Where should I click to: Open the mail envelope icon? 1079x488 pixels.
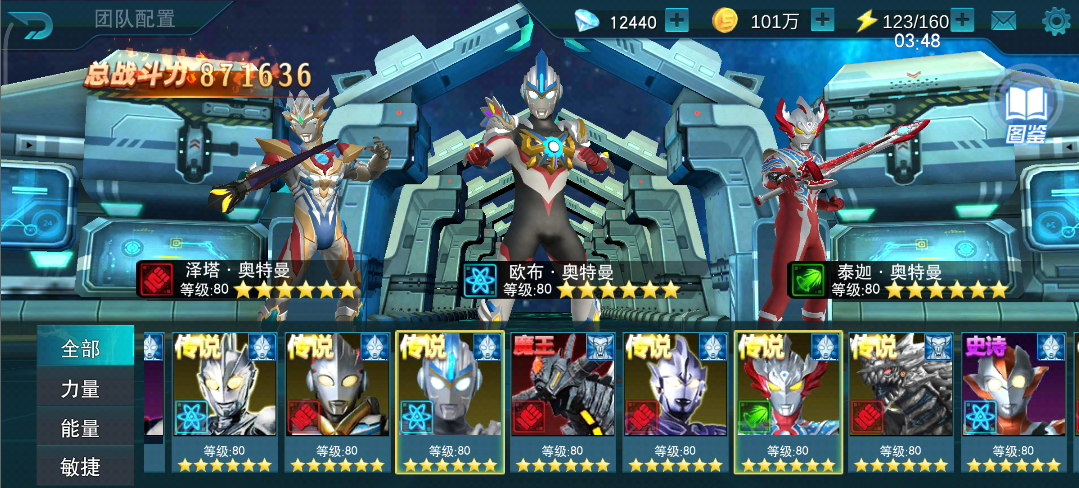[1004, 20]
